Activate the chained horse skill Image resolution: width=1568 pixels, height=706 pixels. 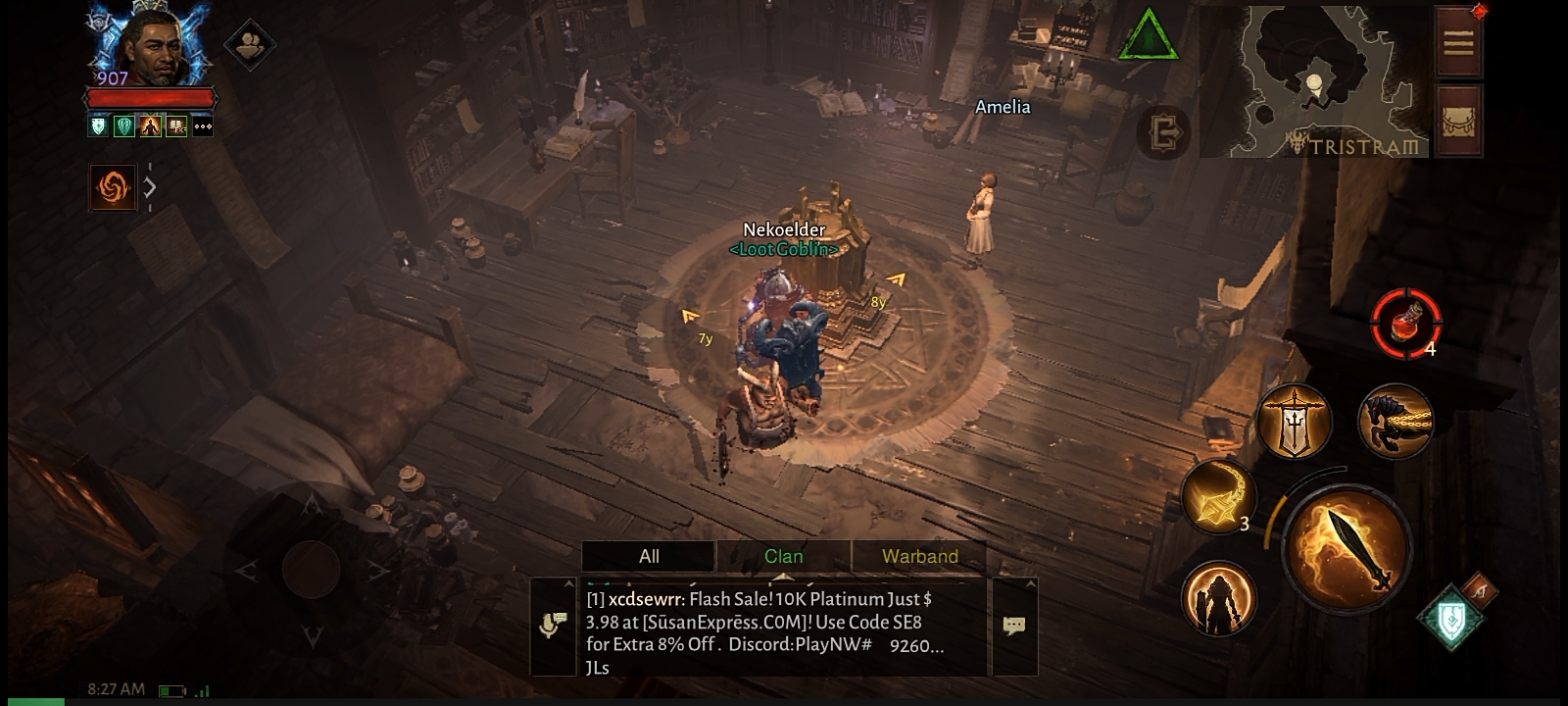[1396, 421]
